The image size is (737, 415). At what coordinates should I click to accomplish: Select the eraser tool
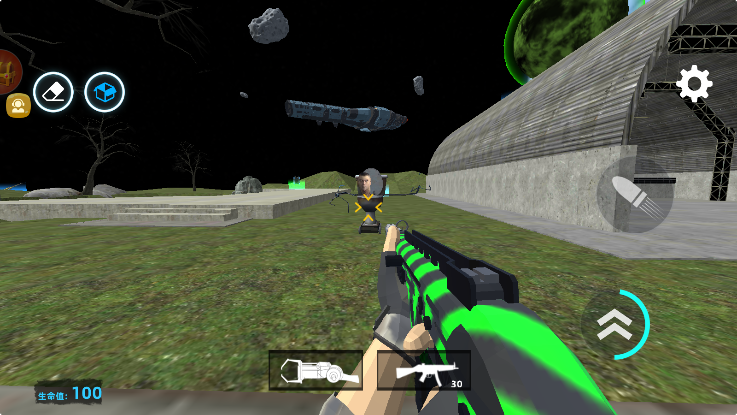(x=53, y=93)
